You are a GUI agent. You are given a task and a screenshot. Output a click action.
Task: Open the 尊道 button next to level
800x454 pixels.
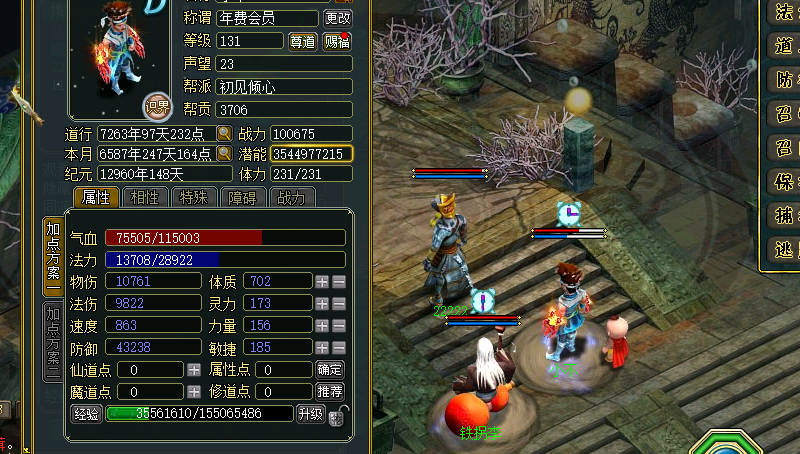[x=302, y=41]
